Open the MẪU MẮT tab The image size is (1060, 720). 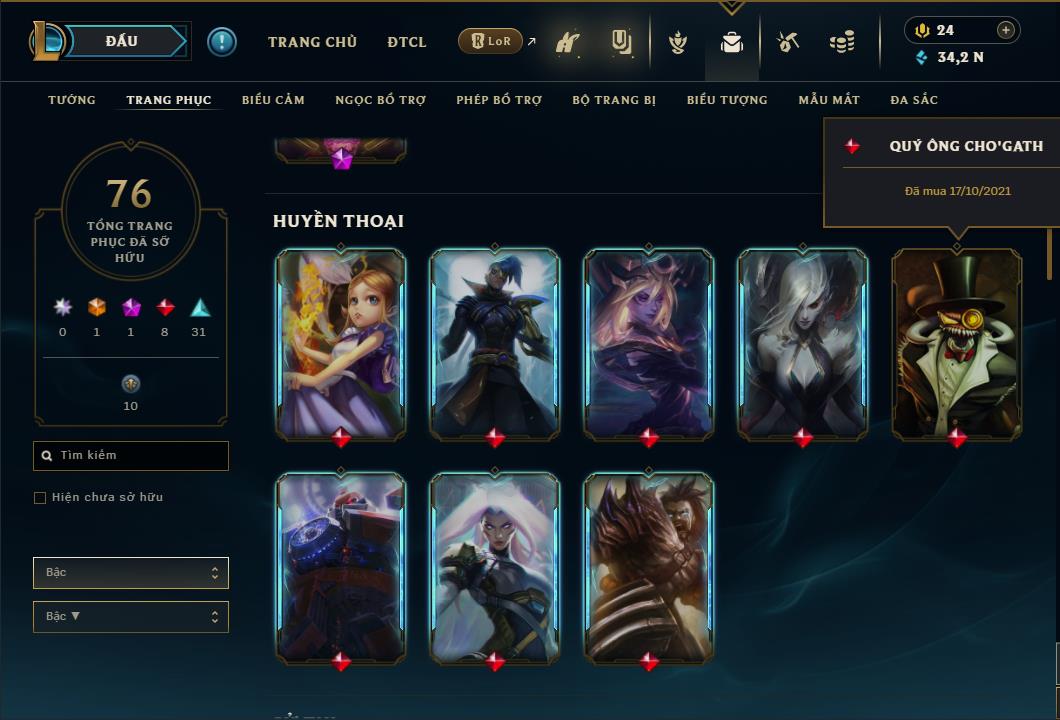pyautogui.click(x=829, y=100)
